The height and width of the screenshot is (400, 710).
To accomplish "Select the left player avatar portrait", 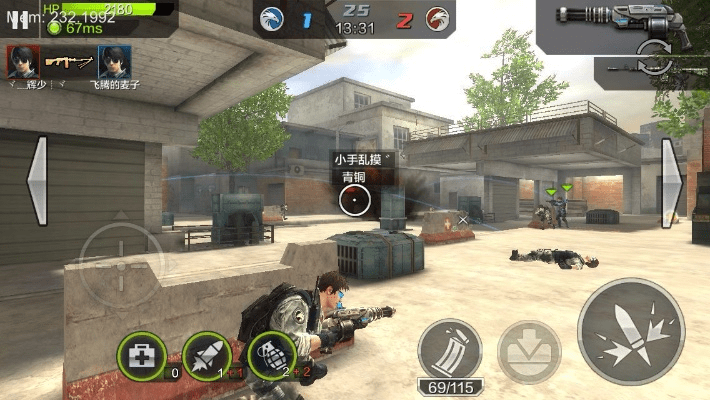I will (22, 62).
